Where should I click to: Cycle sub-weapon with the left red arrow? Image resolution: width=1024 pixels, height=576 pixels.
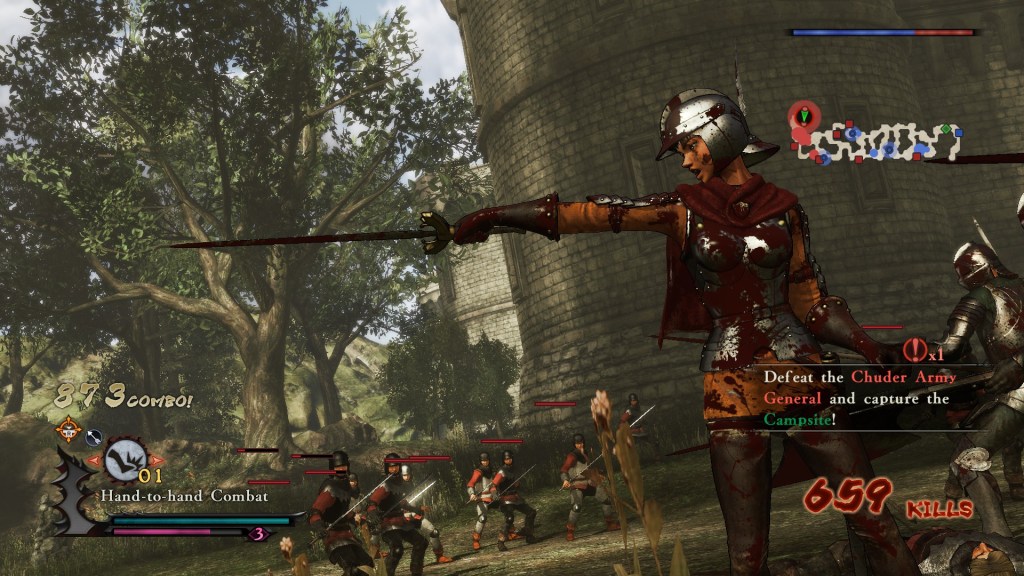(x=95, y=460)
